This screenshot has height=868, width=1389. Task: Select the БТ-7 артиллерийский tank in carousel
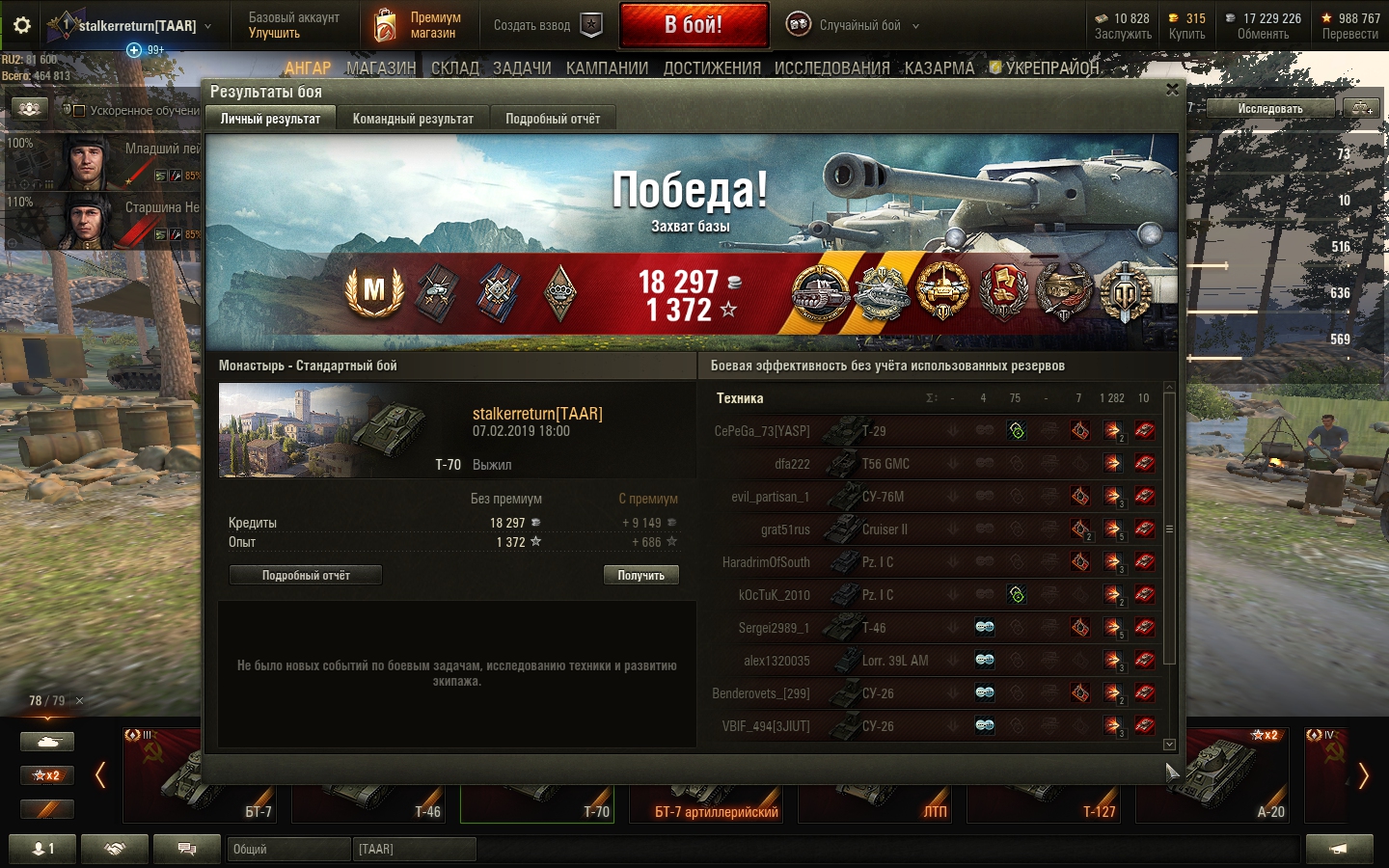coord(716,802)
